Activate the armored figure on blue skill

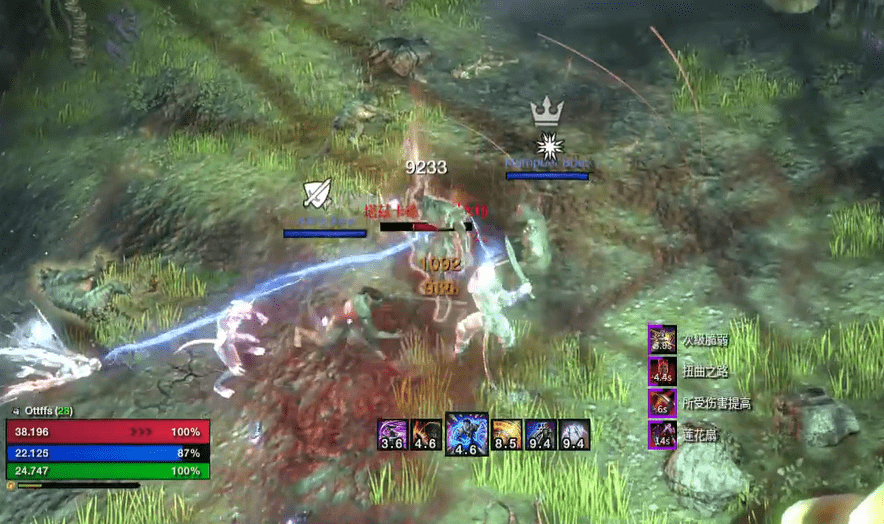coord(541,435)
